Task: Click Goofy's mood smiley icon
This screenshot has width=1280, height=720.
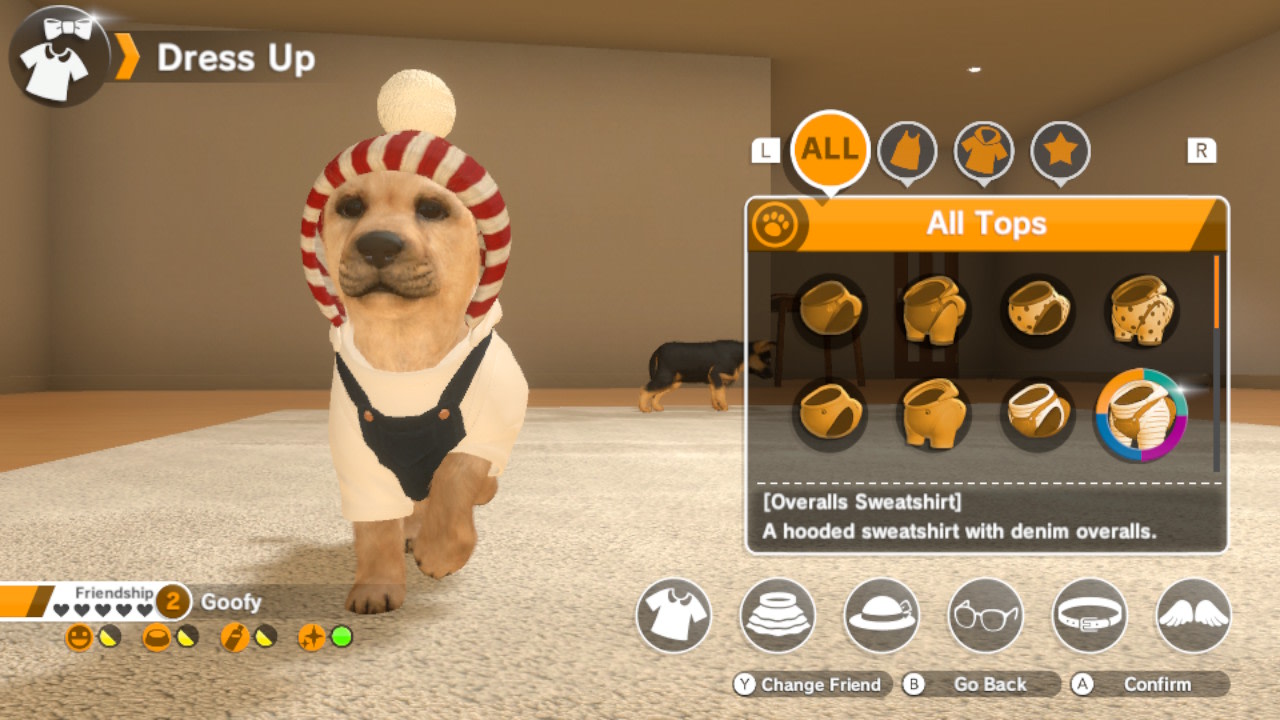Action: (79, 636)
